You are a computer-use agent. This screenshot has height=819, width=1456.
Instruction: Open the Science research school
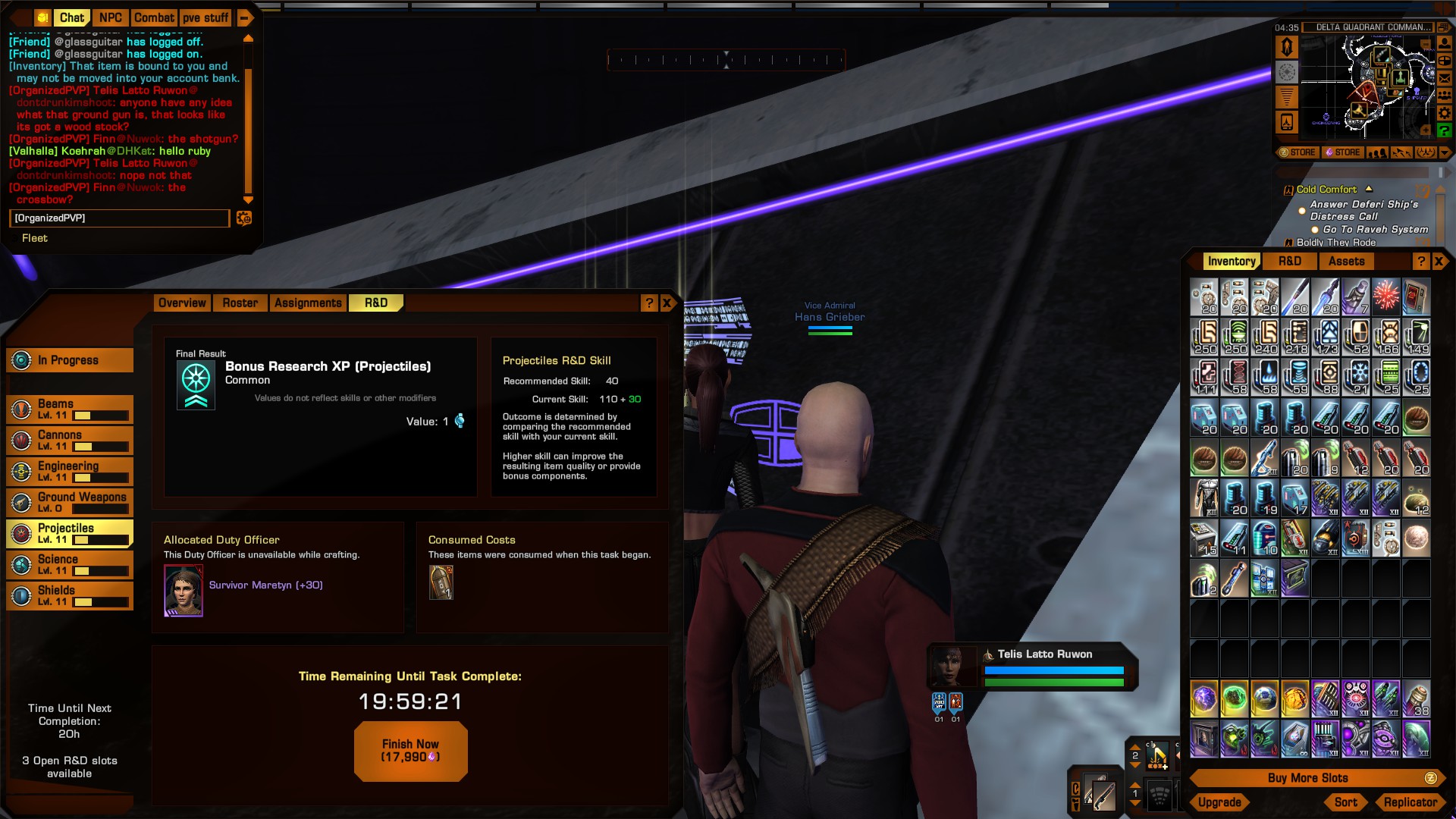coord(70,565)
